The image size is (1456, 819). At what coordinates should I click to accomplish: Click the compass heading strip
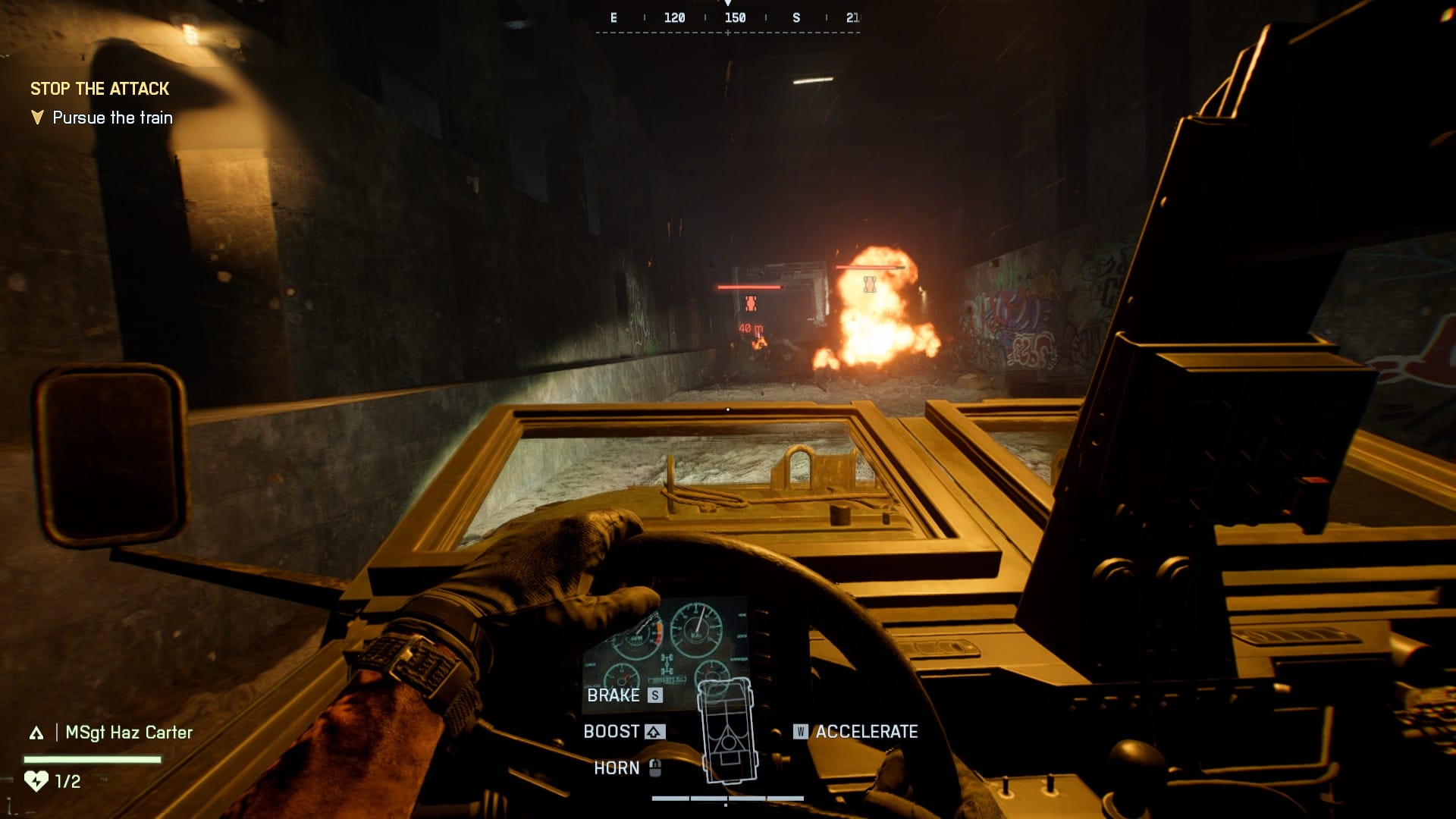point(728,19)
